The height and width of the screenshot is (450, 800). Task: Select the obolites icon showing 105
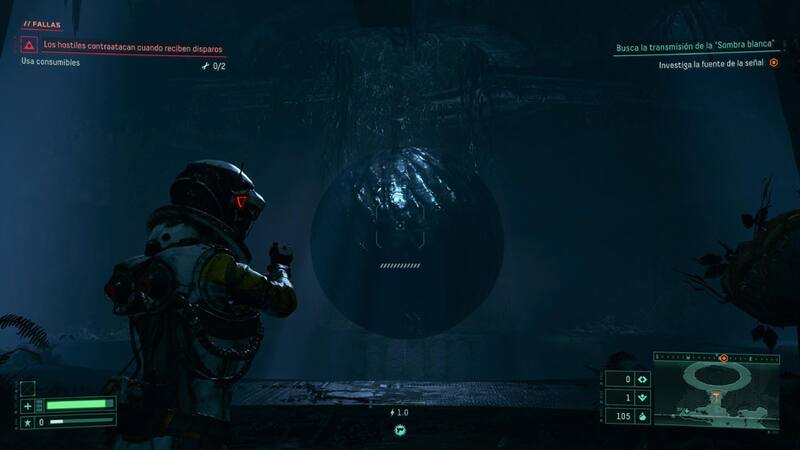click(643, 416)
